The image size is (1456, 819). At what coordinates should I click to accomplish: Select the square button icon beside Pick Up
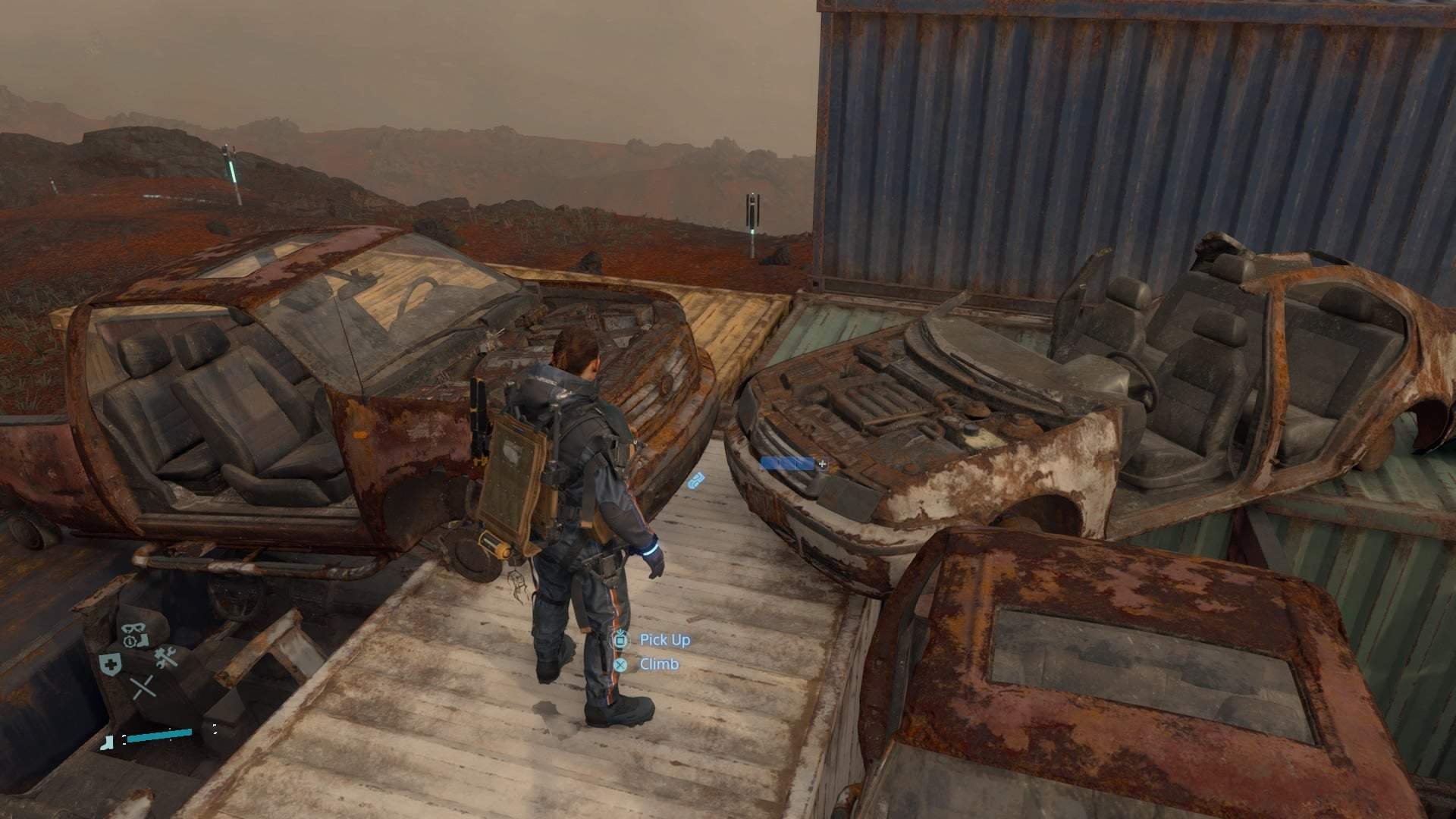tap(622, 640)
